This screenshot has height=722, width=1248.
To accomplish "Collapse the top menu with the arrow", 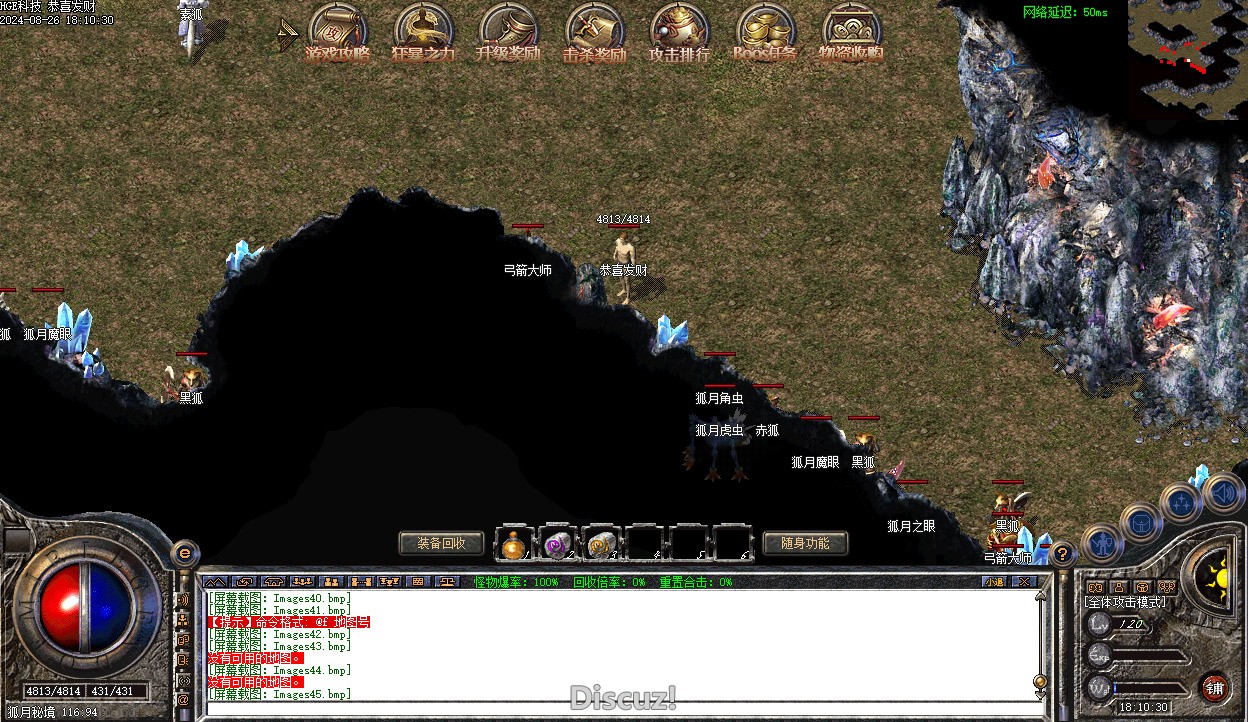I will coord(287,35).
